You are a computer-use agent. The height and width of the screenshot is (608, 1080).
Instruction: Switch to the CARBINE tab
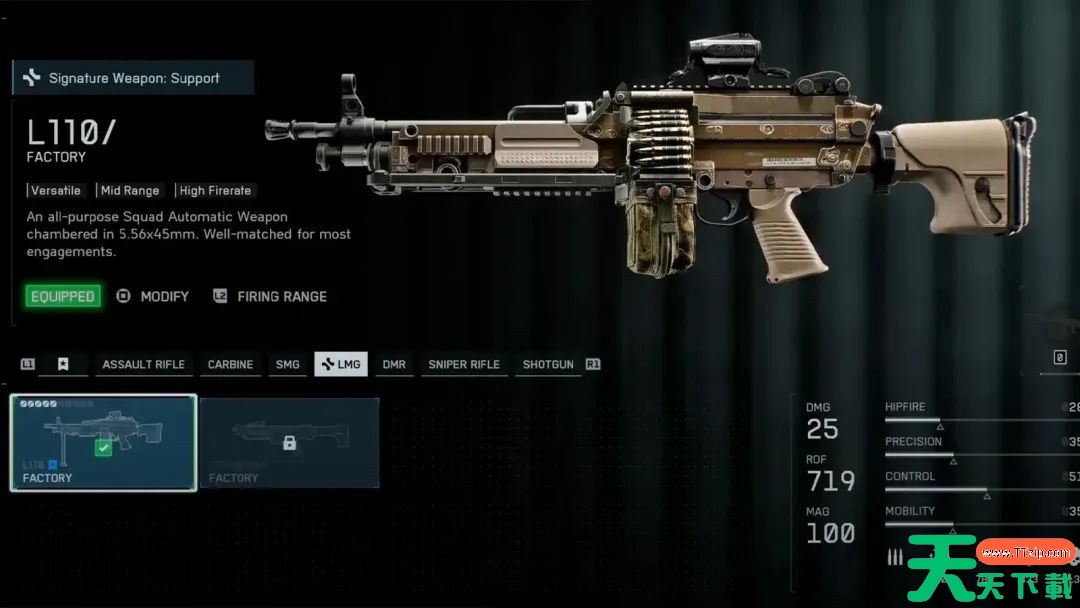pyautogui.click(x=230, y=364)
